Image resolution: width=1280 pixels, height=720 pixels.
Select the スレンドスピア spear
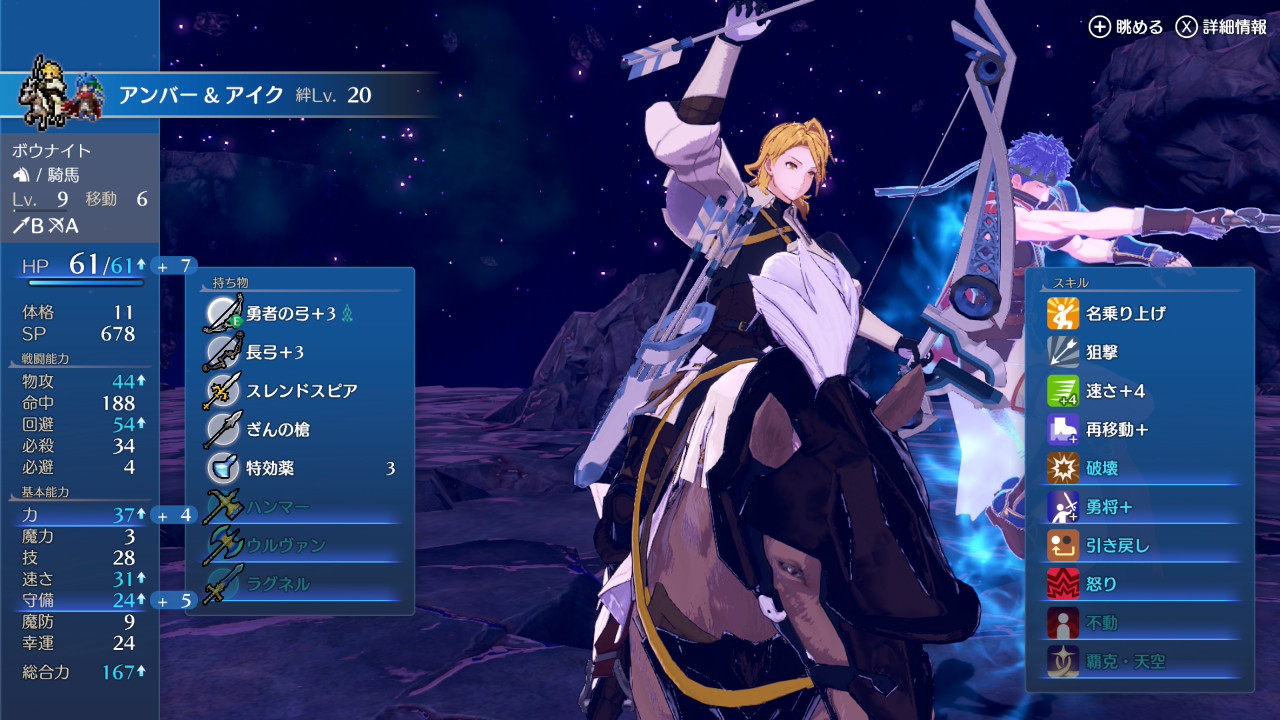pyautogui.click(x=300, y=391)
